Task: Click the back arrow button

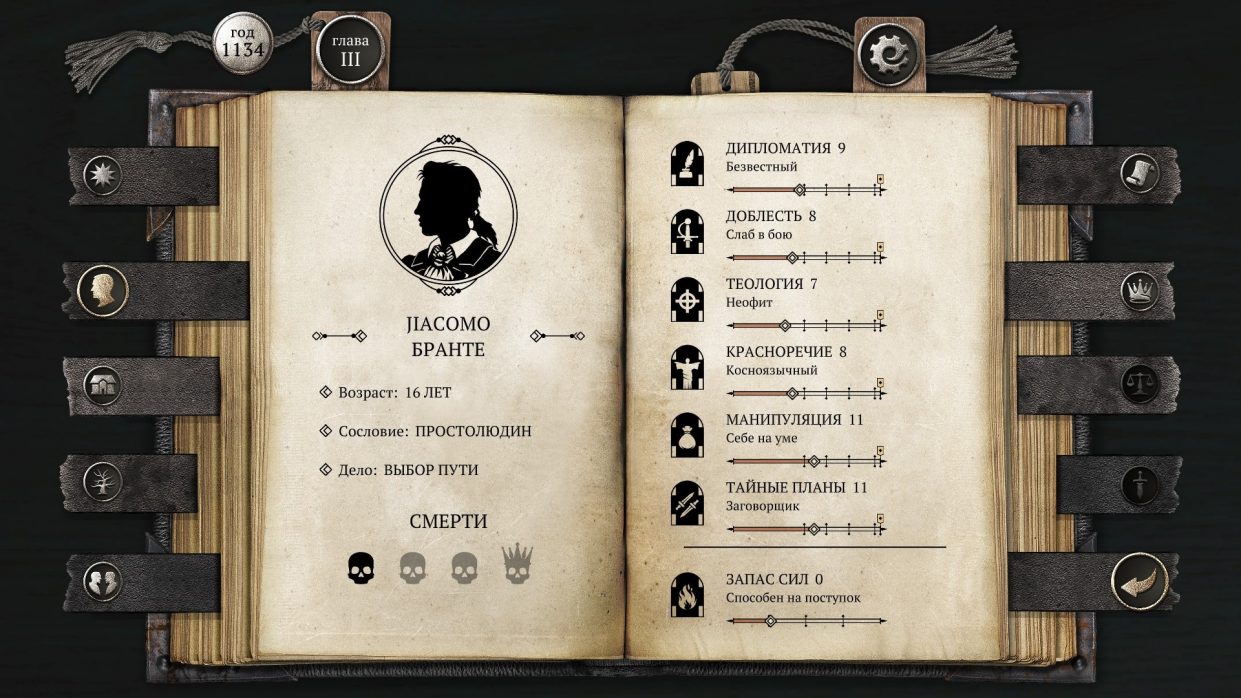Action: [1139, 581]
